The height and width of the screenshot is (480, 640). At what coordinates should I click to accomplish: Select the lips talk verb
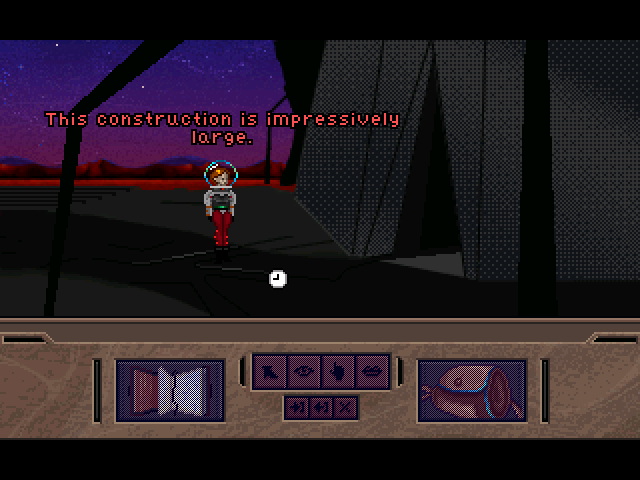pos(371,372)
